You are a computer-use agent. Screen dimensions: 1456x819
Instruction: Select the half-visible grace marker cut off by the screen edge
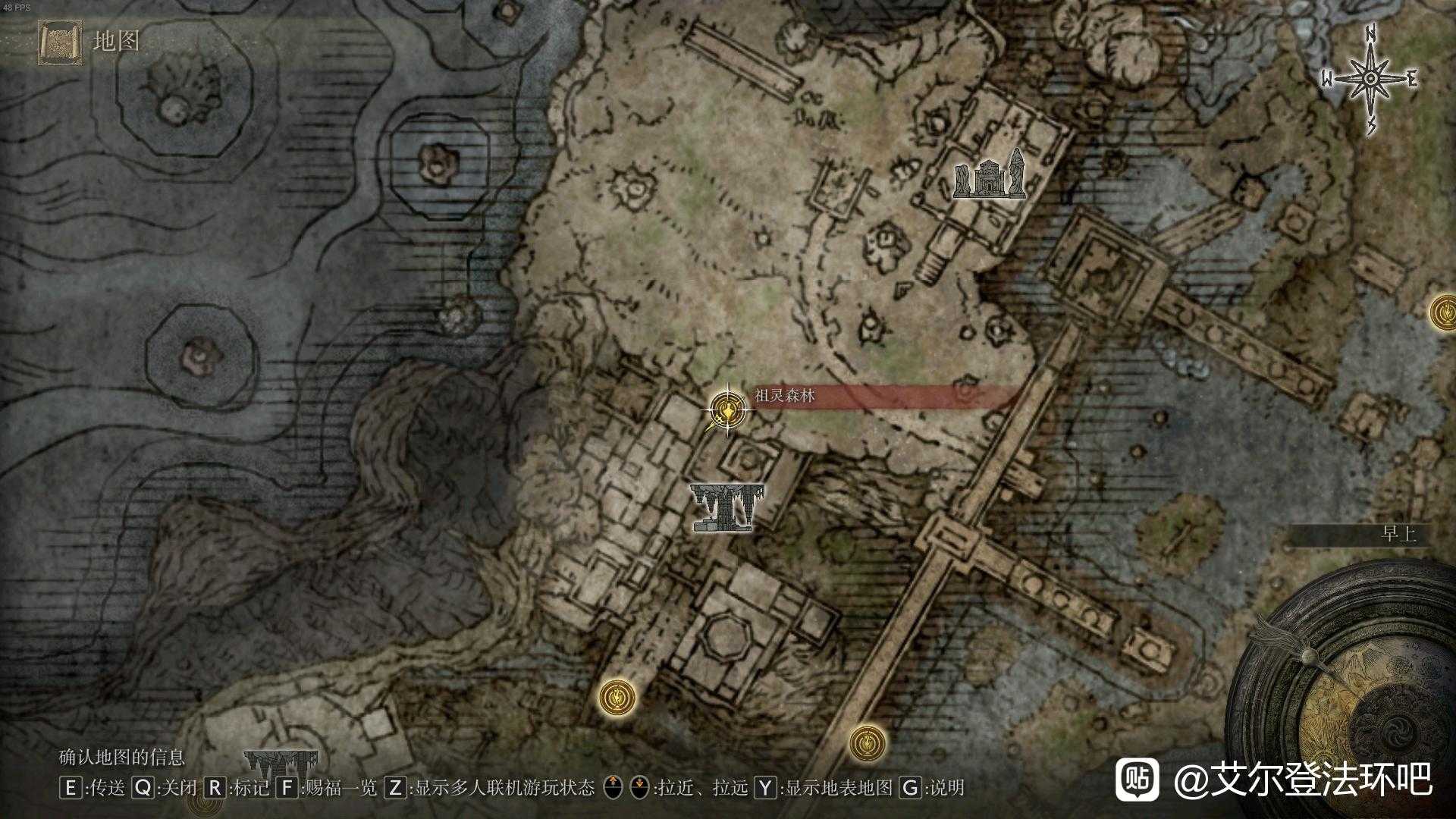pyautogui.click(x=1443, y=312)
